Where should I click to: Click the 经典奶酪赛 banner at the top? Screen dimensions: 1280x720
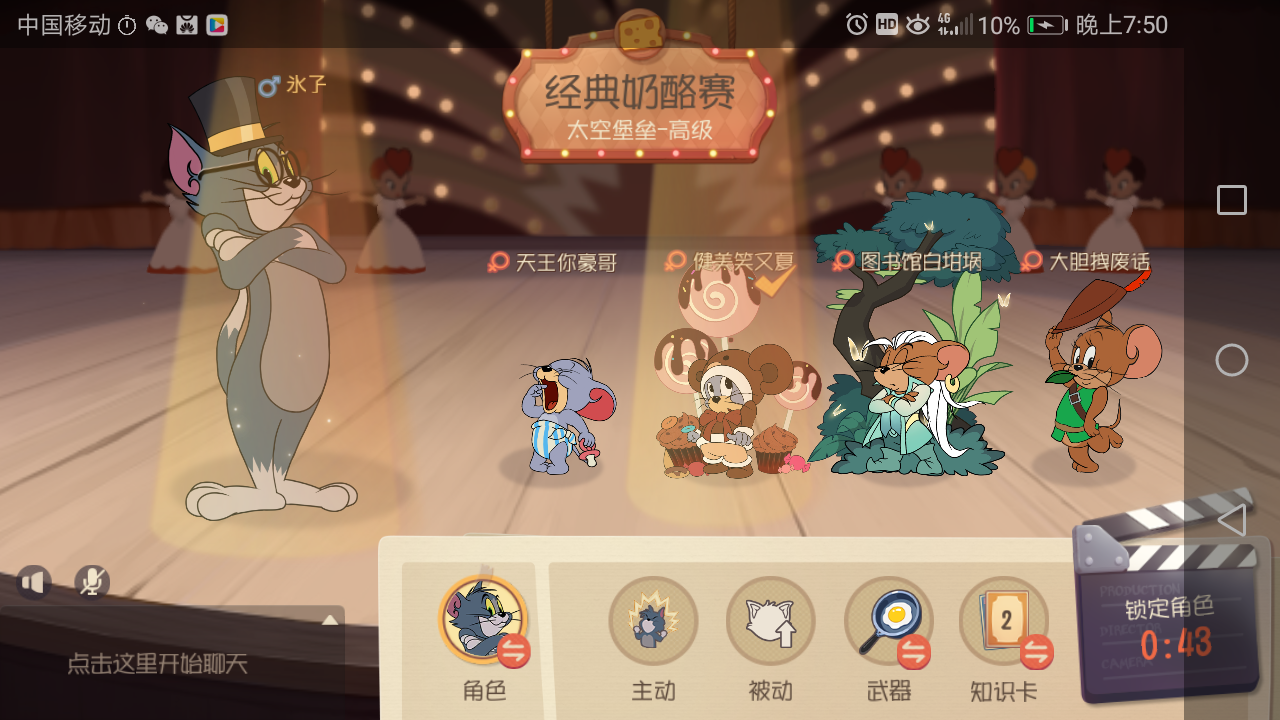[x=640, y=90]
